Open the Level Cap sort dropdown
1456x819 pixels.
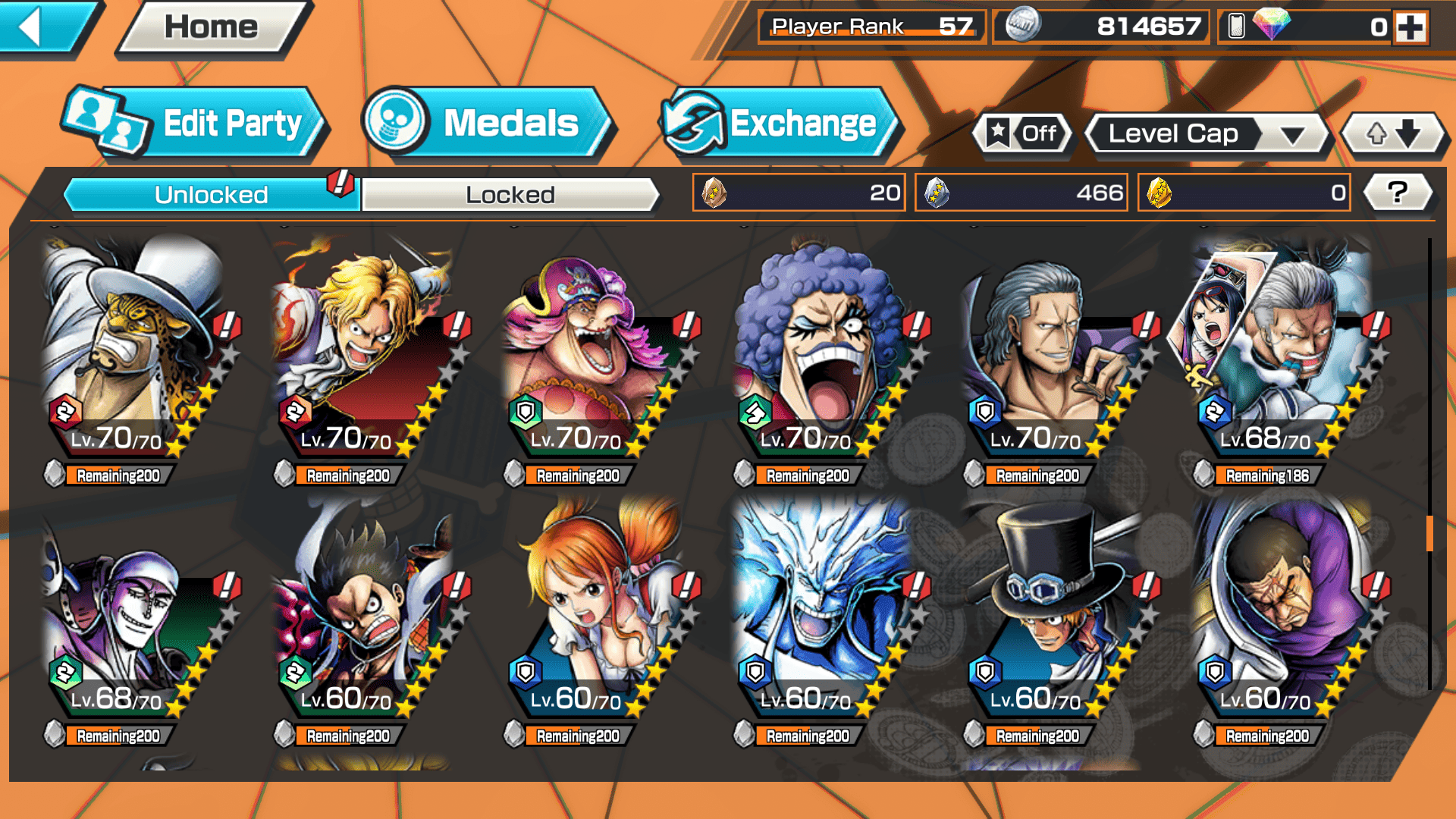1206,134
